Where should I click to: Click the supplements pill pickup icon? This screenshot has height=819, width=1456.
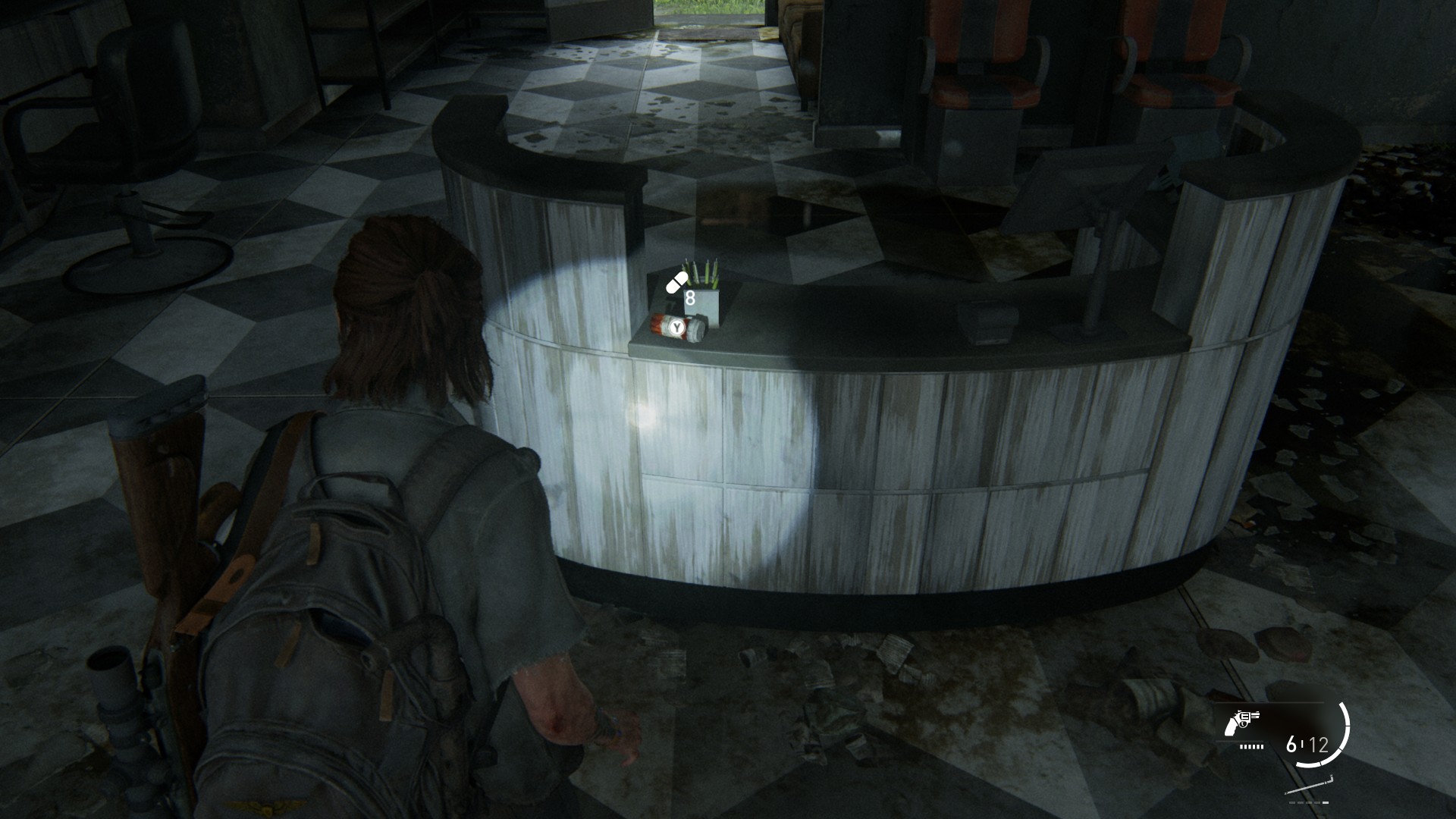pos(676,284)
